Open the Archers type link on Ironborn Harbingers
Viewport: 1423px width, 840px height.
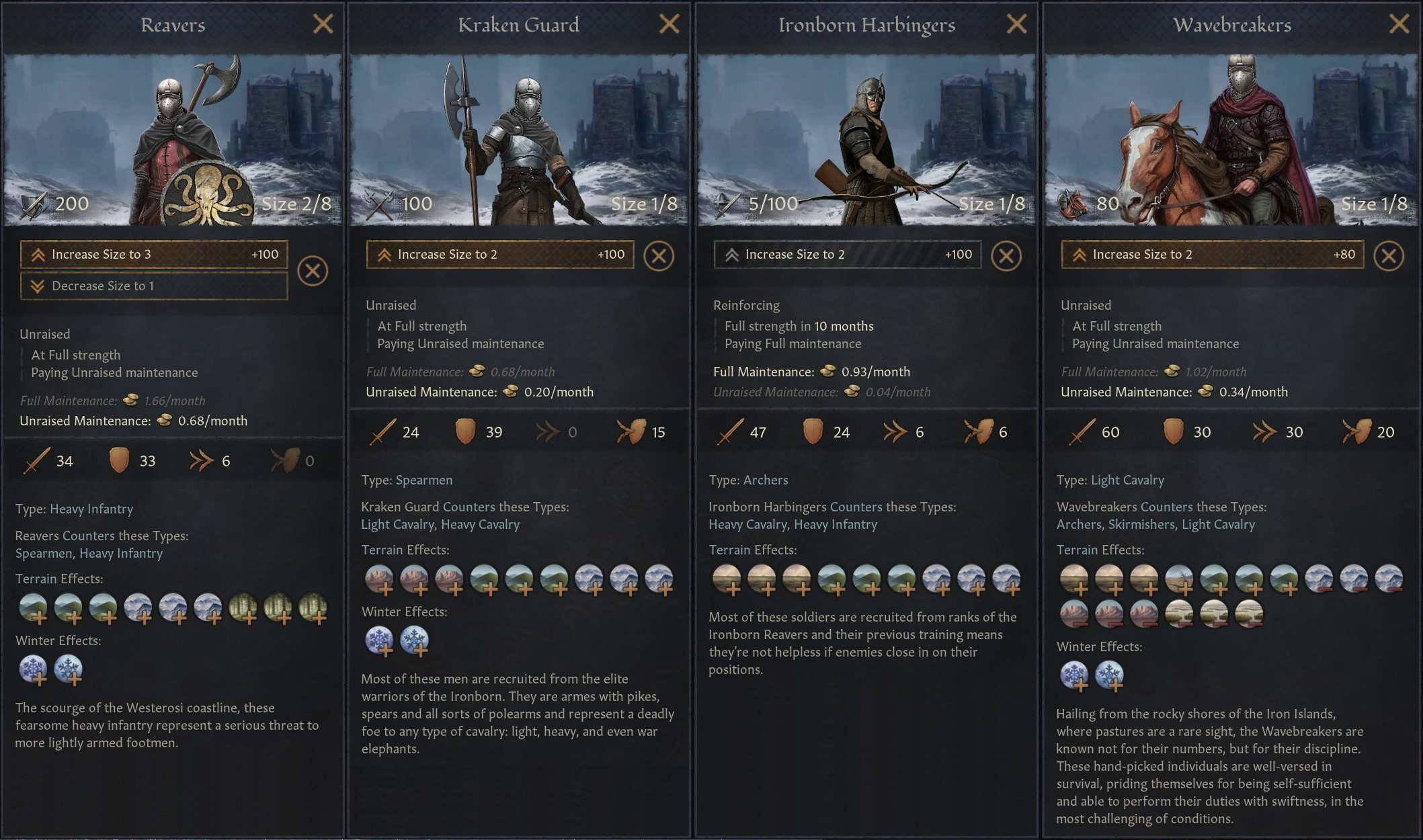[765, 480]
